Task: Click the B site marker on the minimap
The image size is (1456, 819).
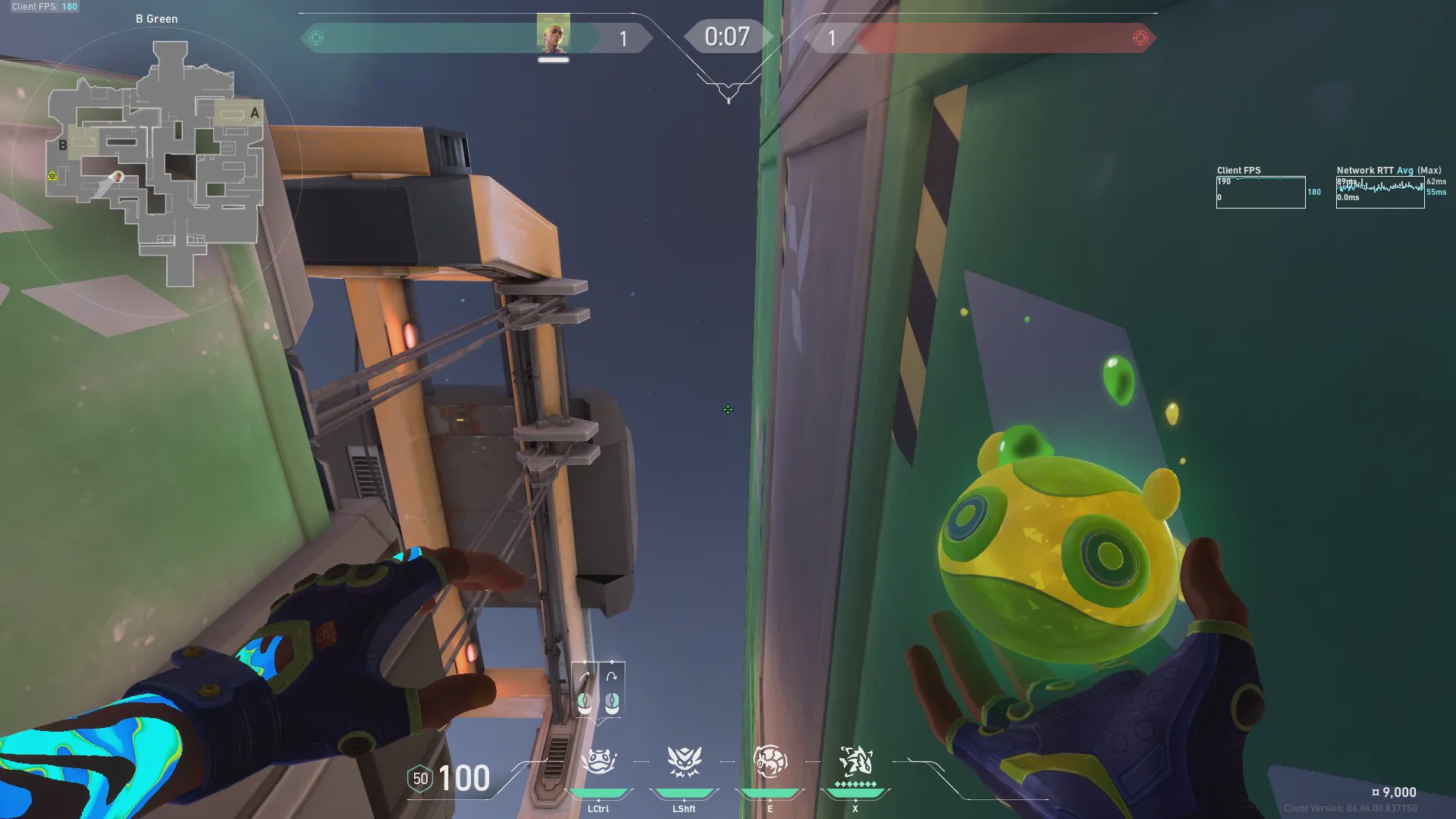Action: (x=63, y=145)
